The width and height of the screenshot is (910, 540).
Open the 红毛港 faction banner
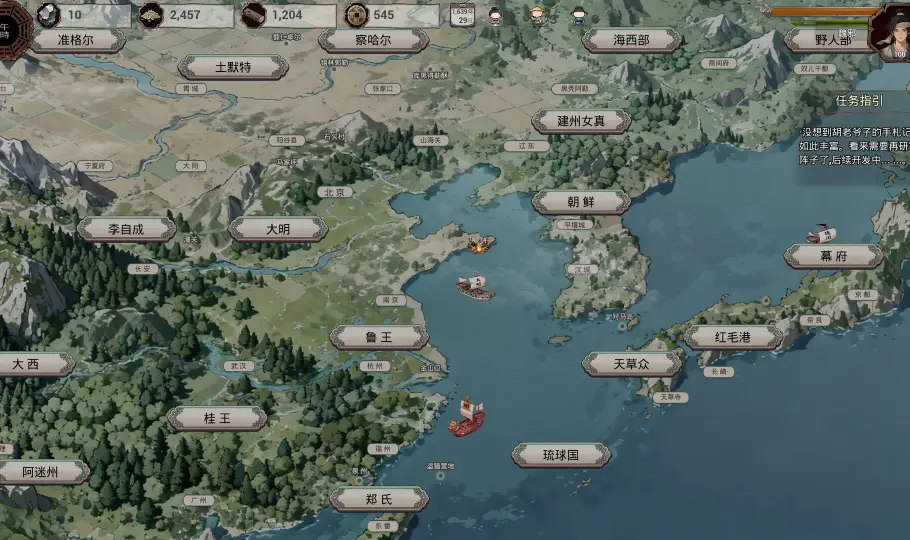732,337
